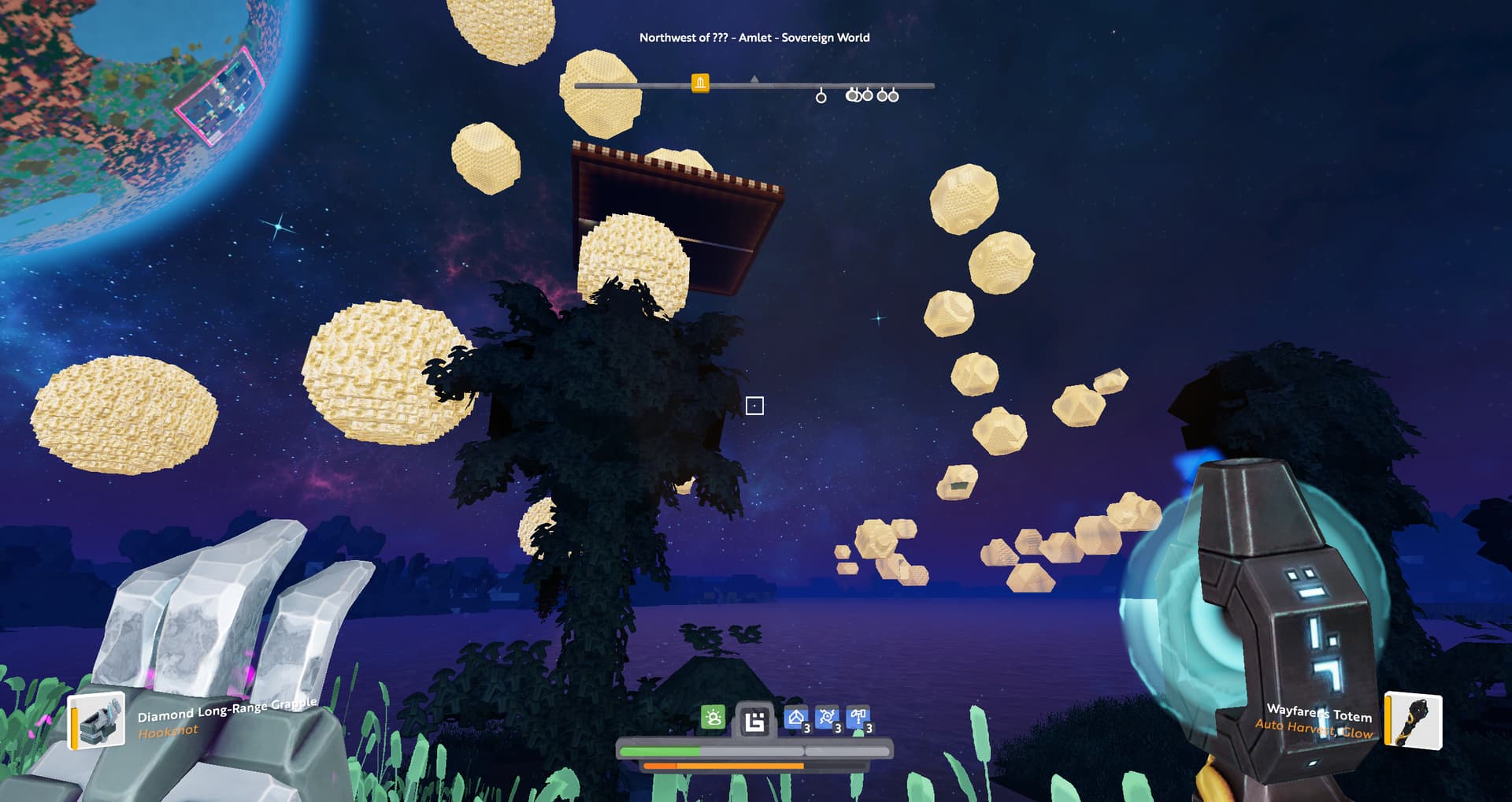Viewport: 1512px width, 802px height.
Task: Inspect the blue swirling-orb buff icon
Action: click(x=827, y=718)
